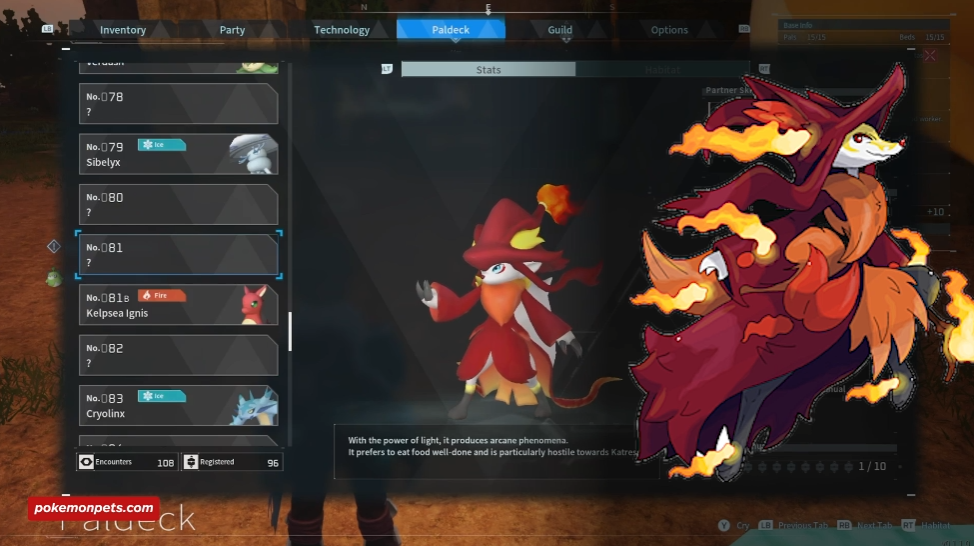Choose the Sibelyx entry No.079
The image size is (974, 546).
pos(178,154)
